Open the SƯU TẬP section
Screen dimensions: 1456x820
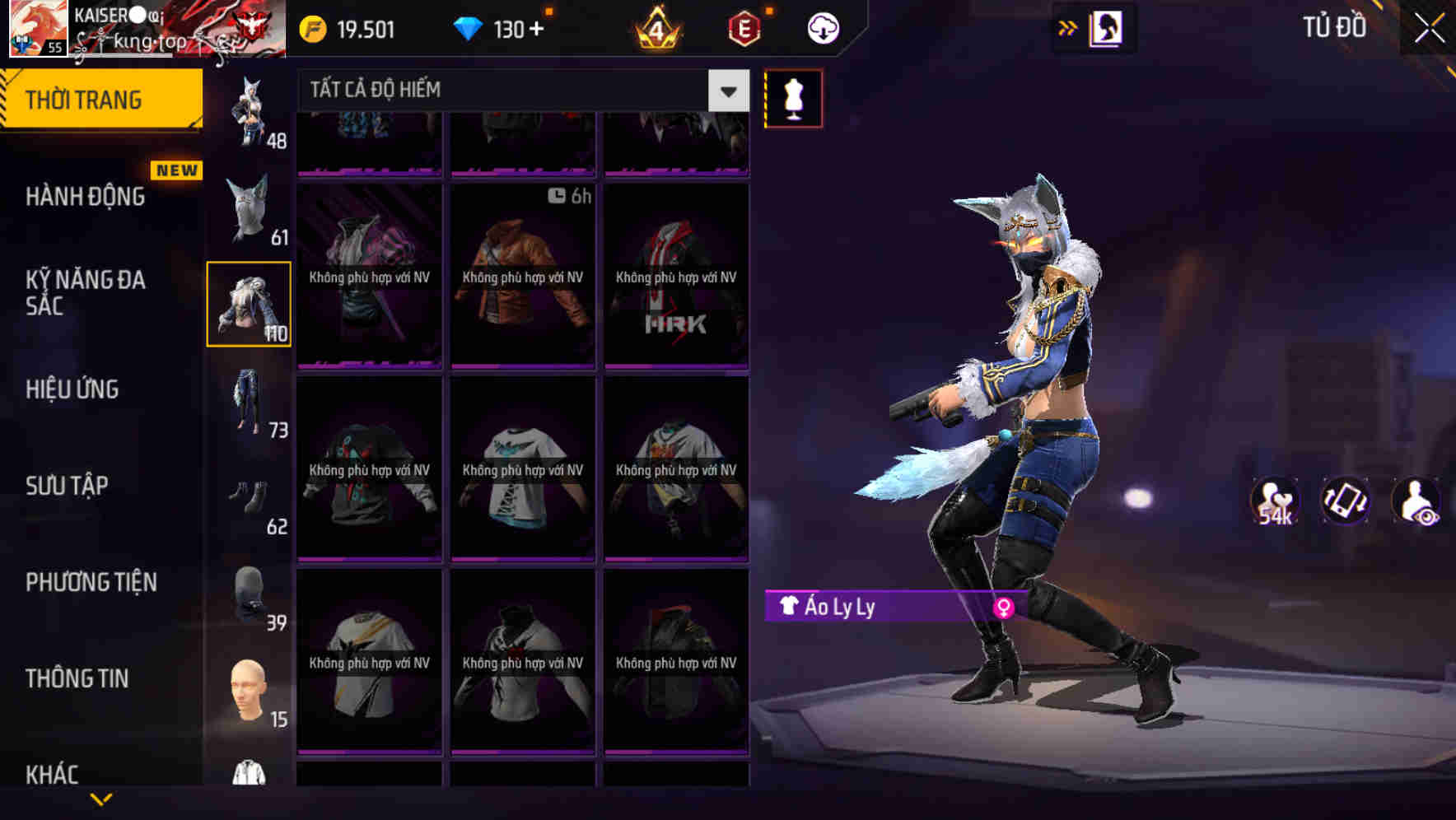pyautogui.click(x=68, y=487)
